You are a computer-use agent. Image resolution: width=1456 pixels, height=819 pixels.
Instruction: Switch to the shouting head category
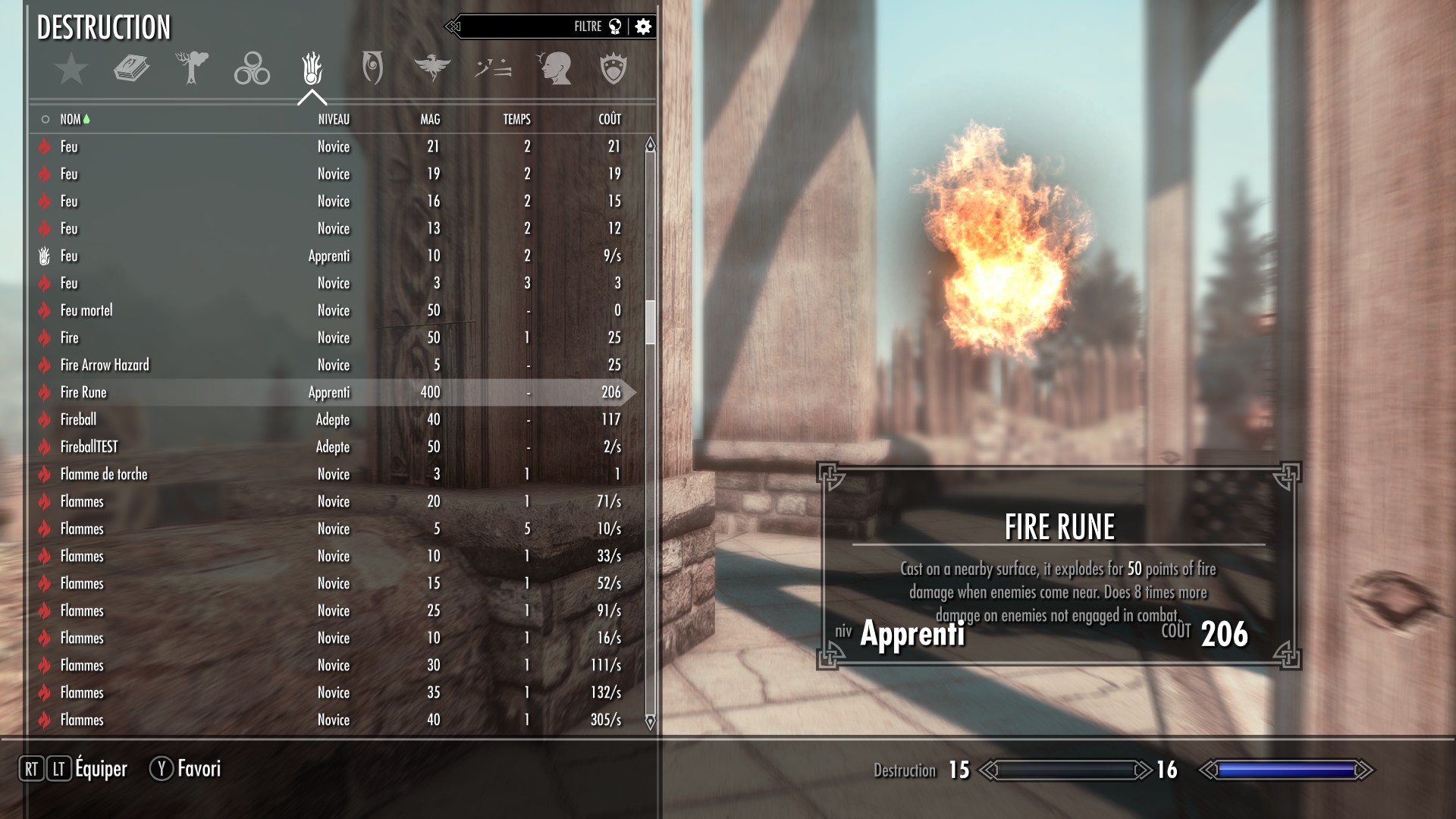pyautogui.click(x=554, y=68)
